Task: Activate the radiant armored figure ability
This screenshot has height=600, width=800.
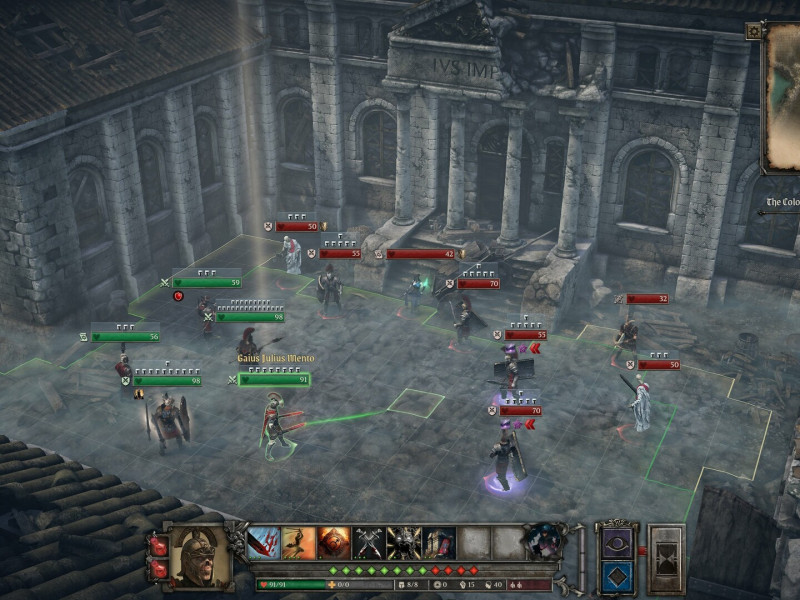Action: [x=404, y=543]
